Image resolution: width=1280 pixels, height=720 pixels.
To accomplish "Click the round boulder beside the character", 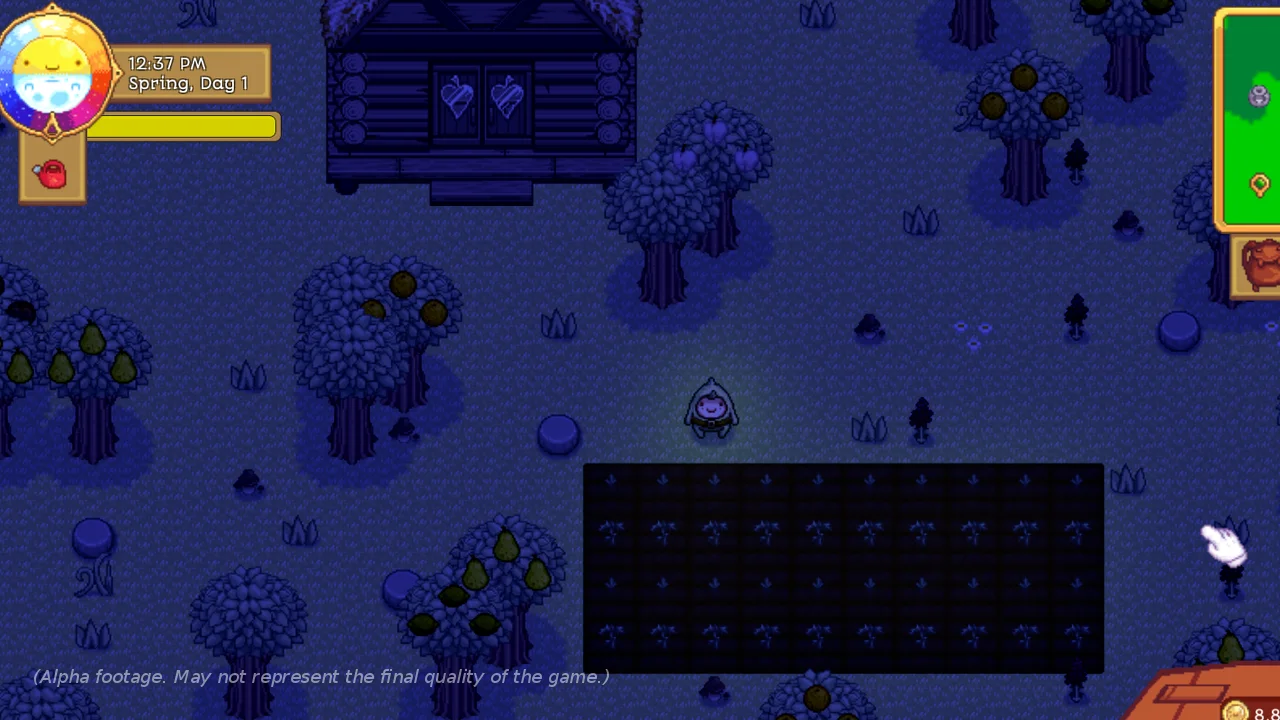I will point(558,432).
